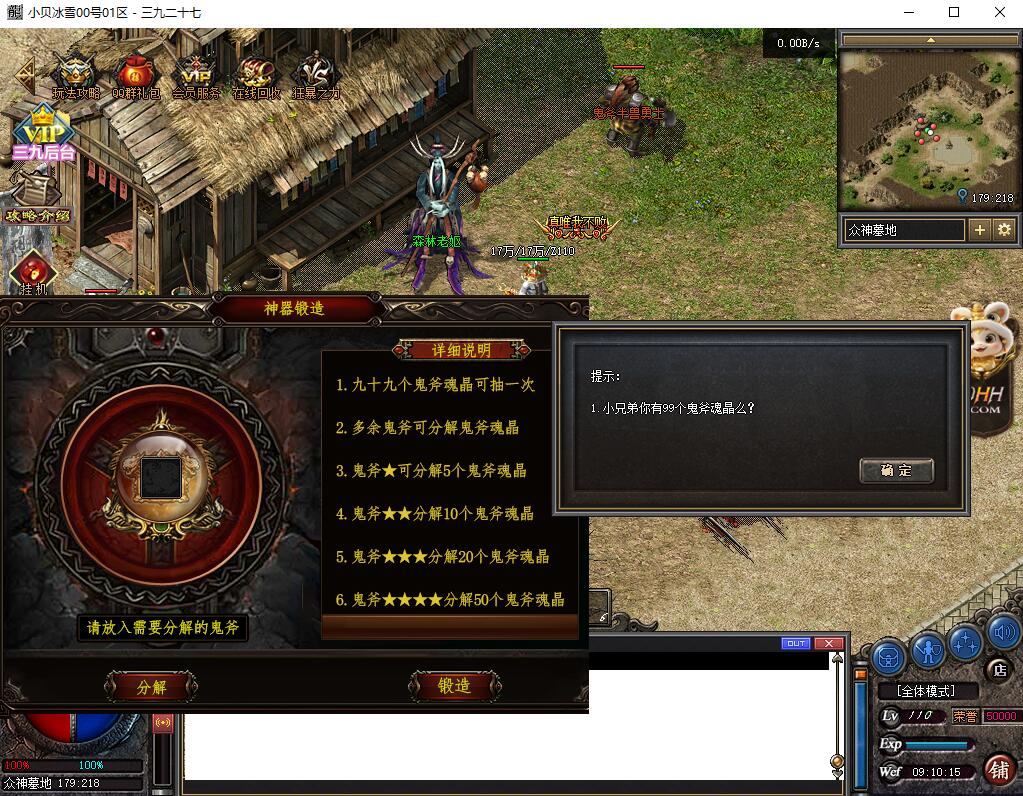Open the VIP 三九后台 panel

coord(42,134)
